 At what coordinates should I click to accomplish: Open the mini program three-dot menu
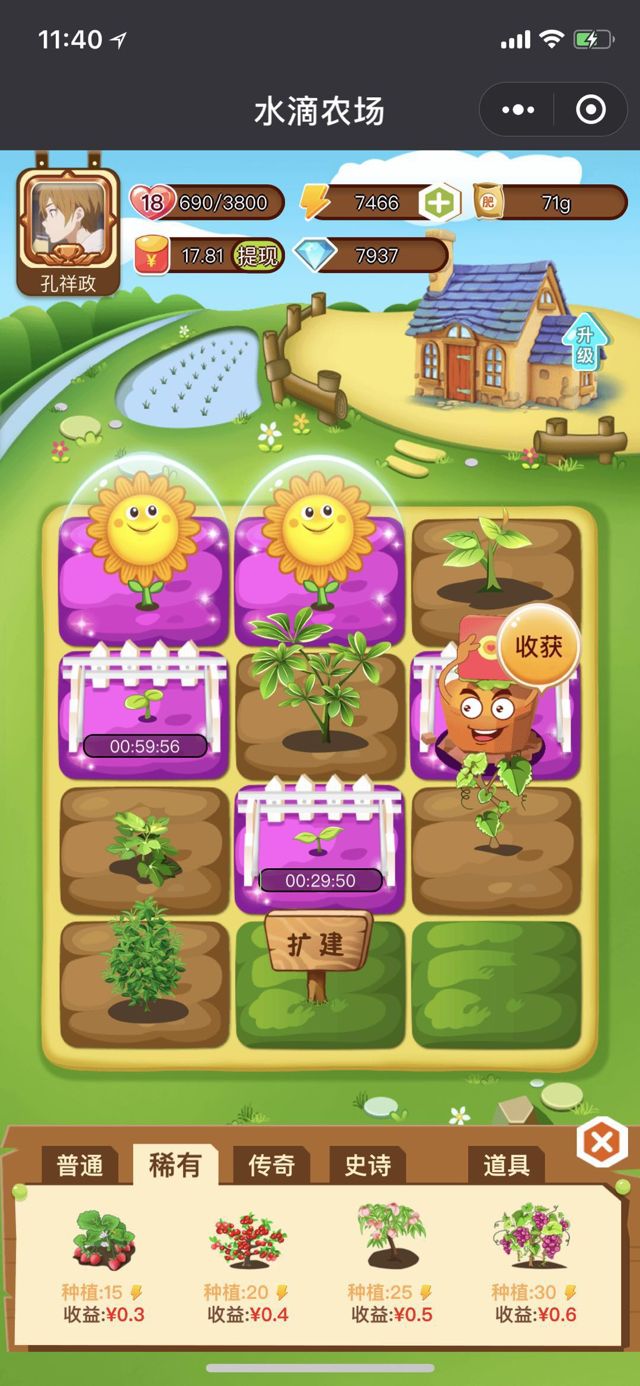pos(520,110)
